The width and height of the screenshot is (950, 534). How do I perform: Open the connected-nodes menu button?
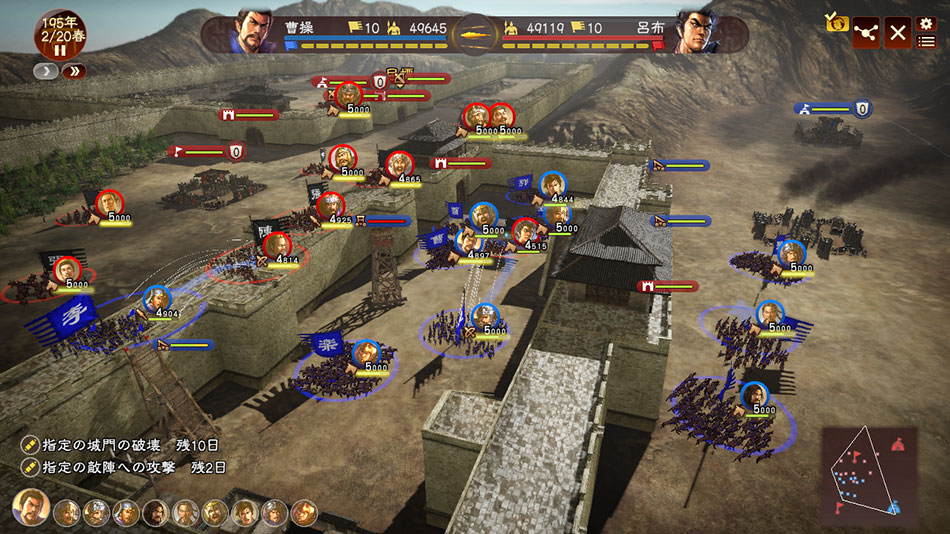point(866,33)
